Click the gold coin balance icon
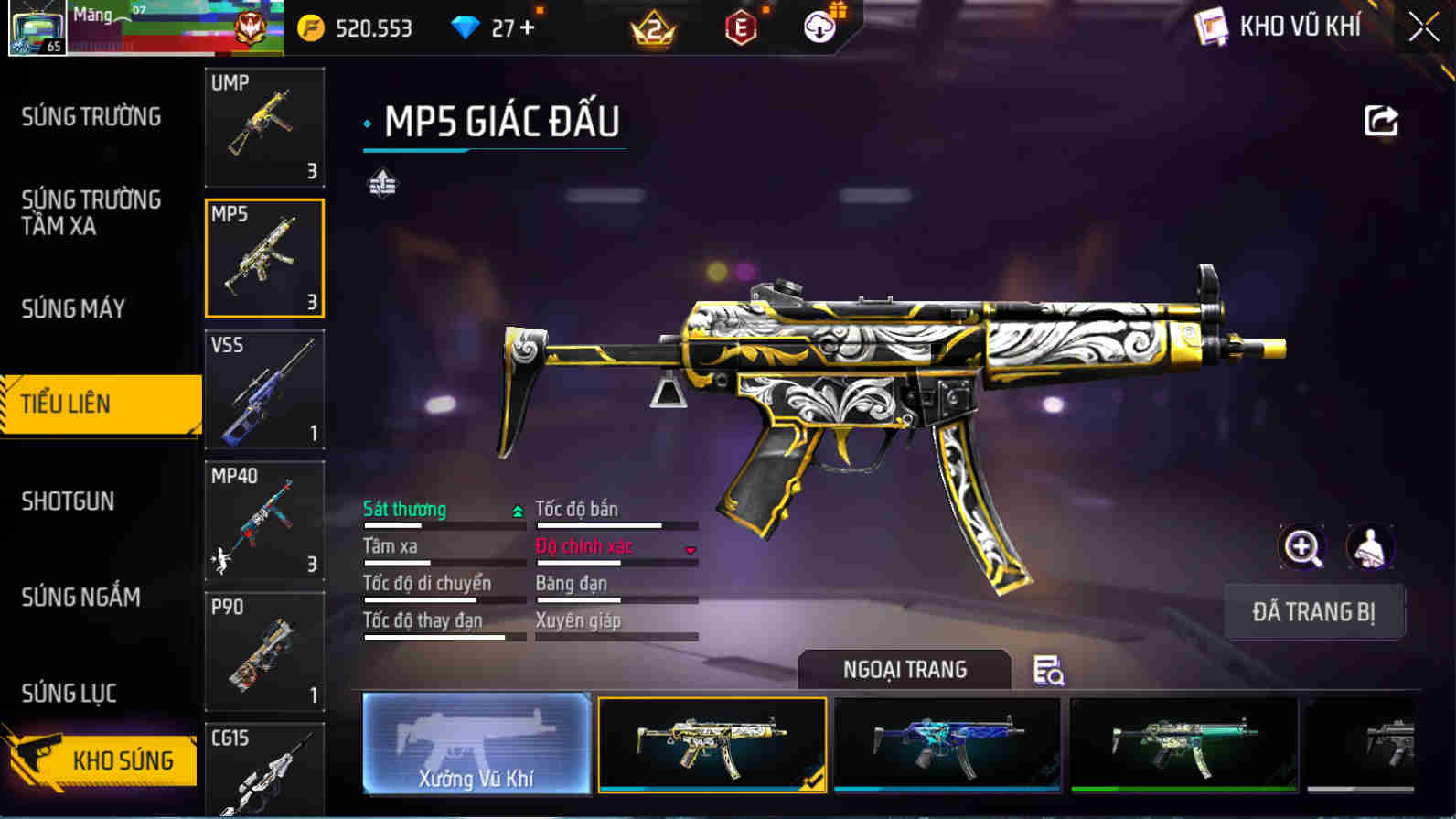 click(312, 27)
